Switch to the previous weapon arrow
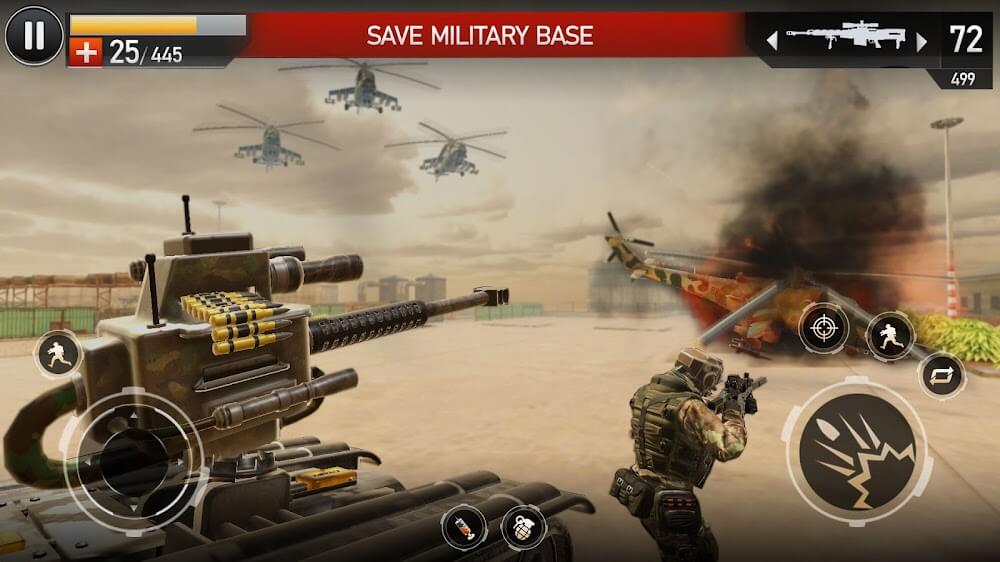1000x562 pixels. click(771, 41)
